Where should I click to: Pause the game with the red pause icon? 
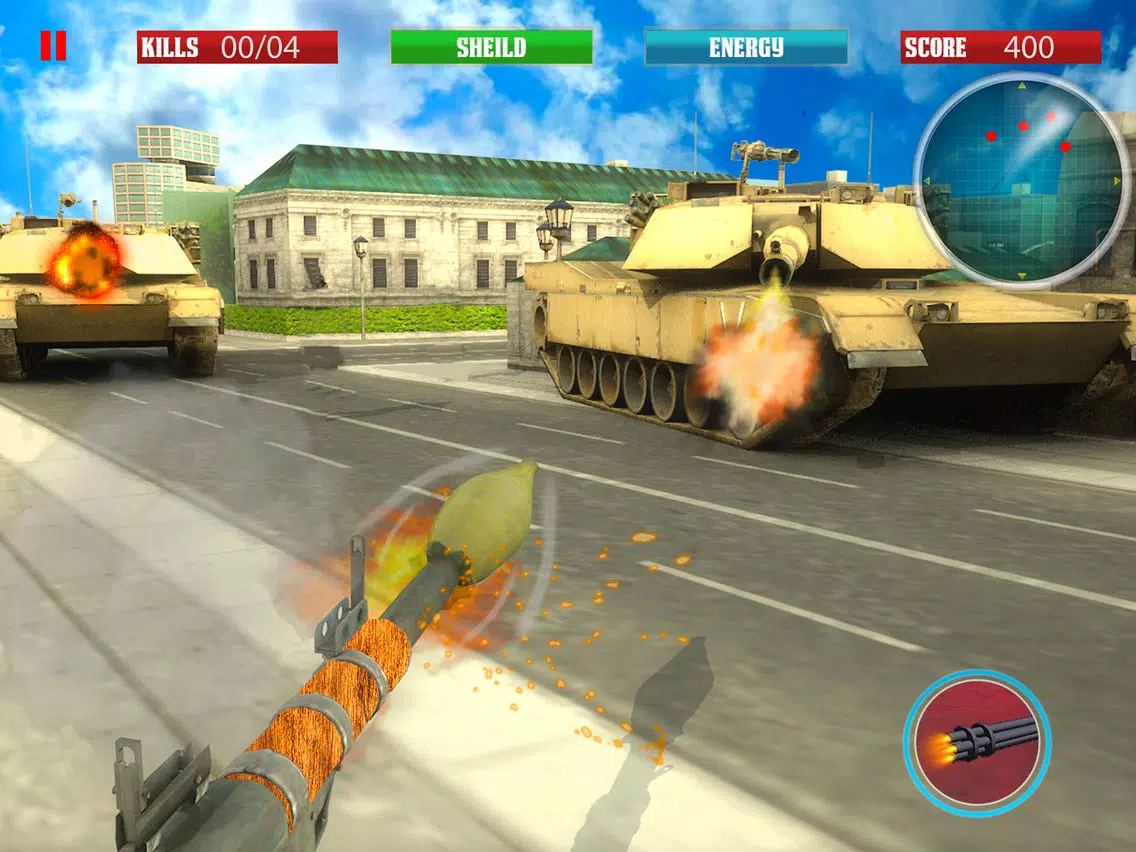click(x=53, y=46)
